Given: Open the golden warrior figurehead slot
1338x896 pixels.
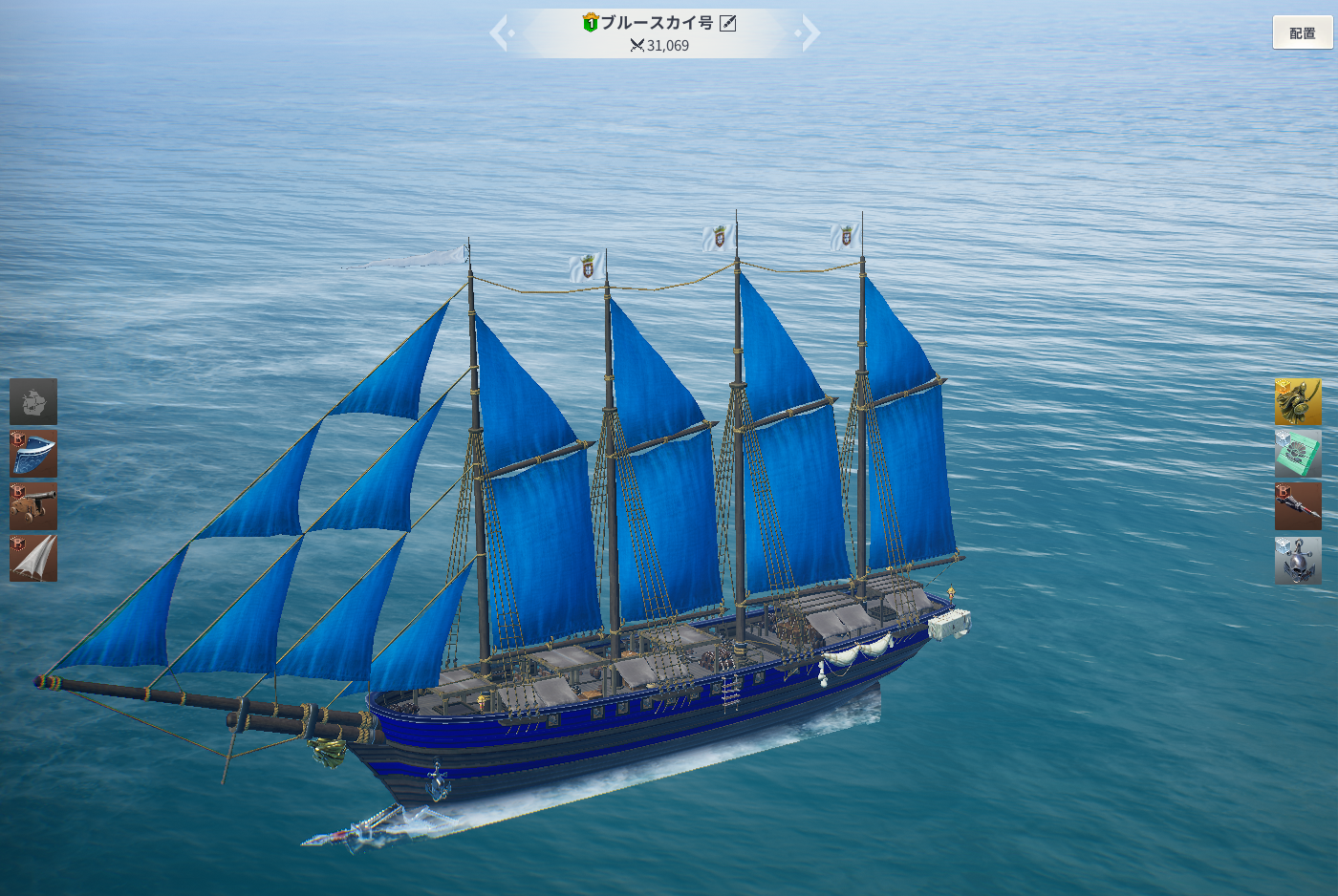Looking at the screenshot, I should 1298,401.
